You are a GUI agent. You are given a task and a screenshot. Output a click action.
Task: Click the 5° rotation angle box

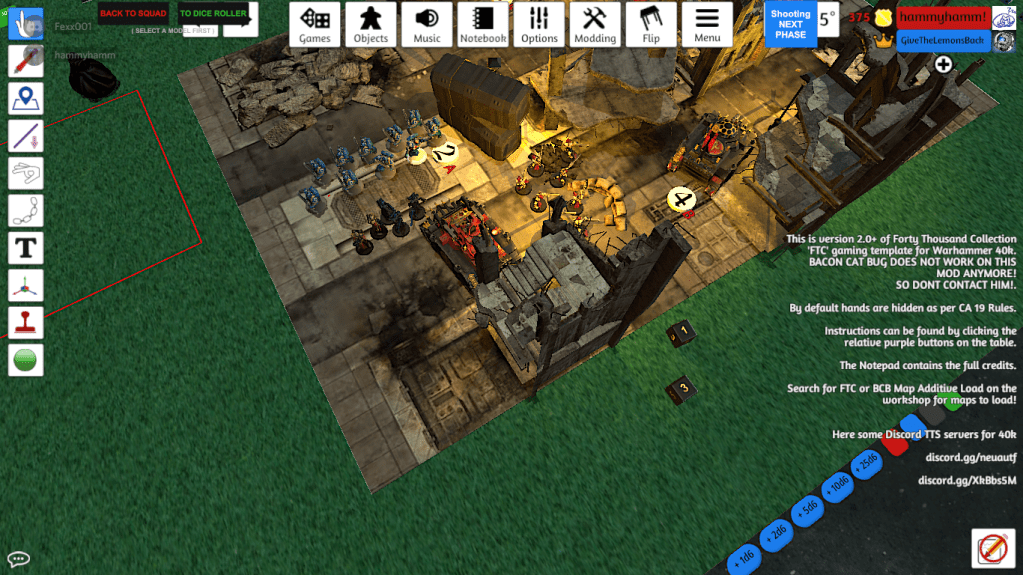[827, 19]
